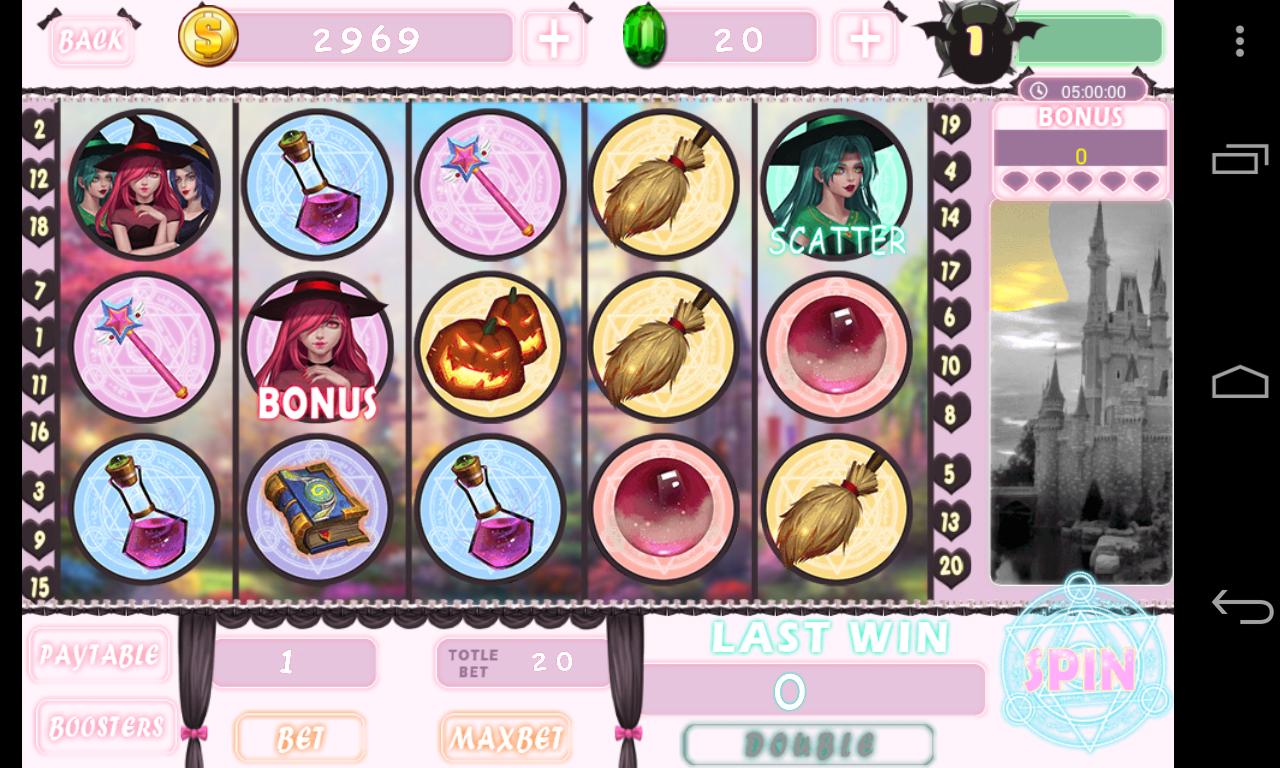The image size is (1280, 768).
Task: Open the BOOSTERS menu
Action: [x=106, y=726]
